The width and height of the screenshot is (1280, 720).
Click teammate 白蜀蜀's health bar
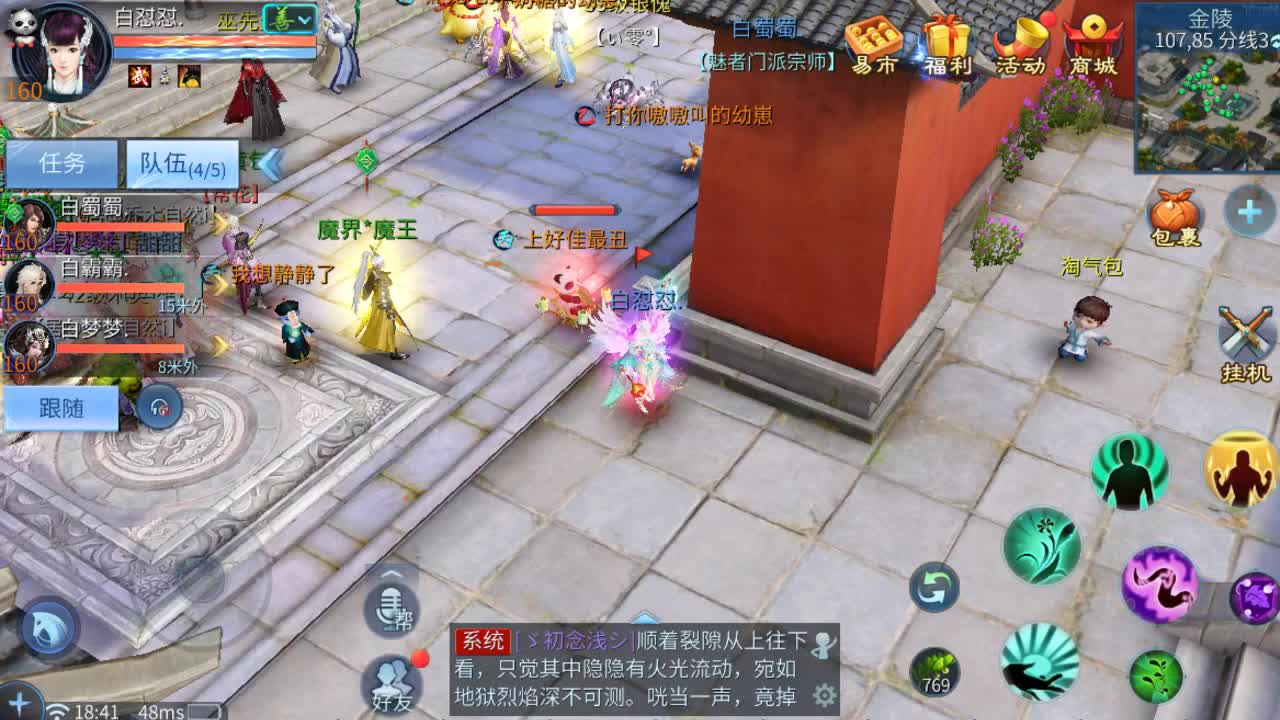(120, 226)
